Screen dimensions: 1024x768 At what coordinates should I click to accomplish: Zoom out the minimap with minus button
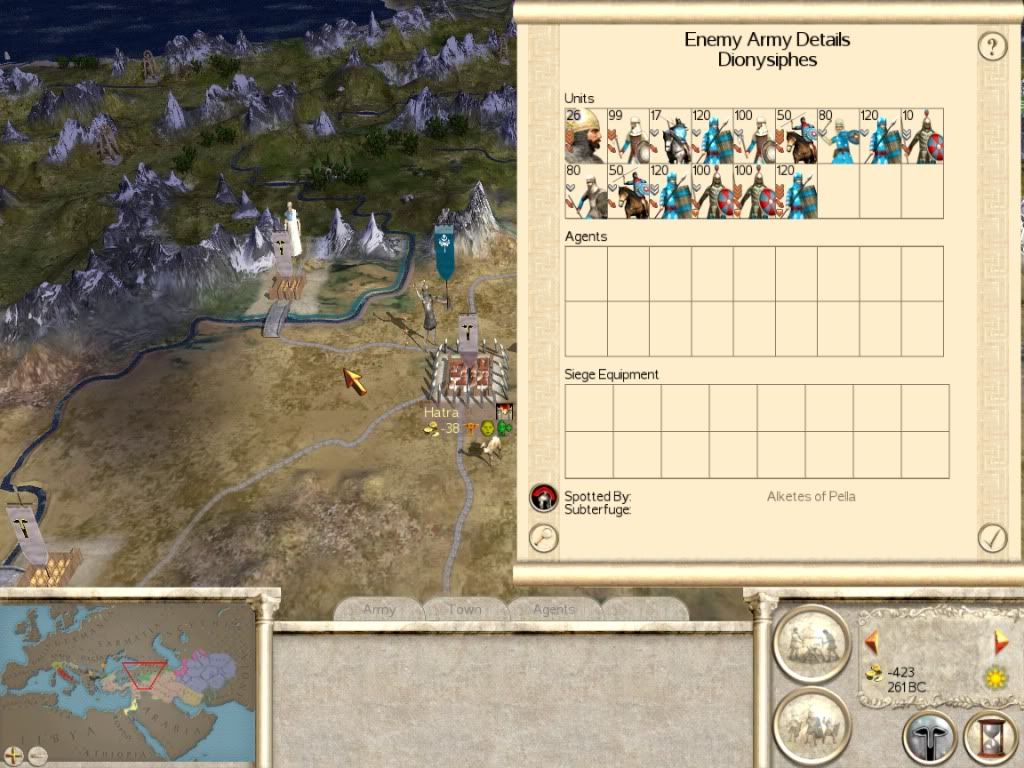click(x=39, y=753)
